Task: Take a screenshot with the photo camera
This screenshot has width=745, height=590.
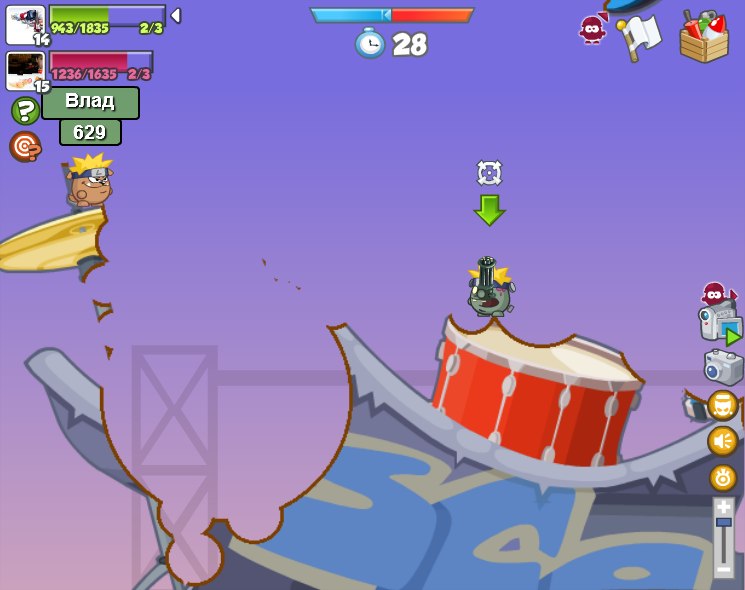Action: tap(723, 367)
